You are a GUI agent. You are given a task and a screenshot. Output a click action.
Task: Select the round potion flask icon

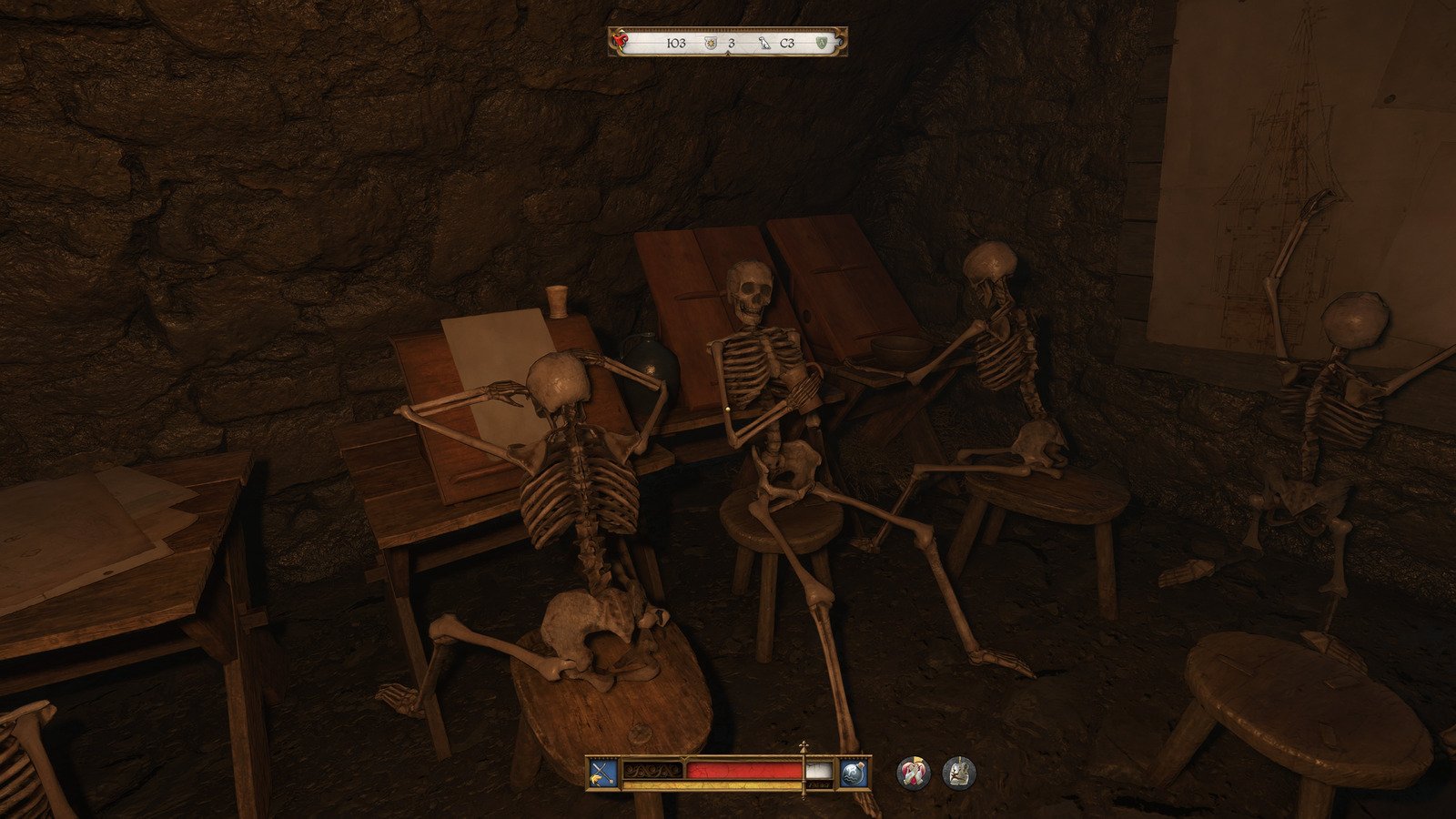coord(854,773)
